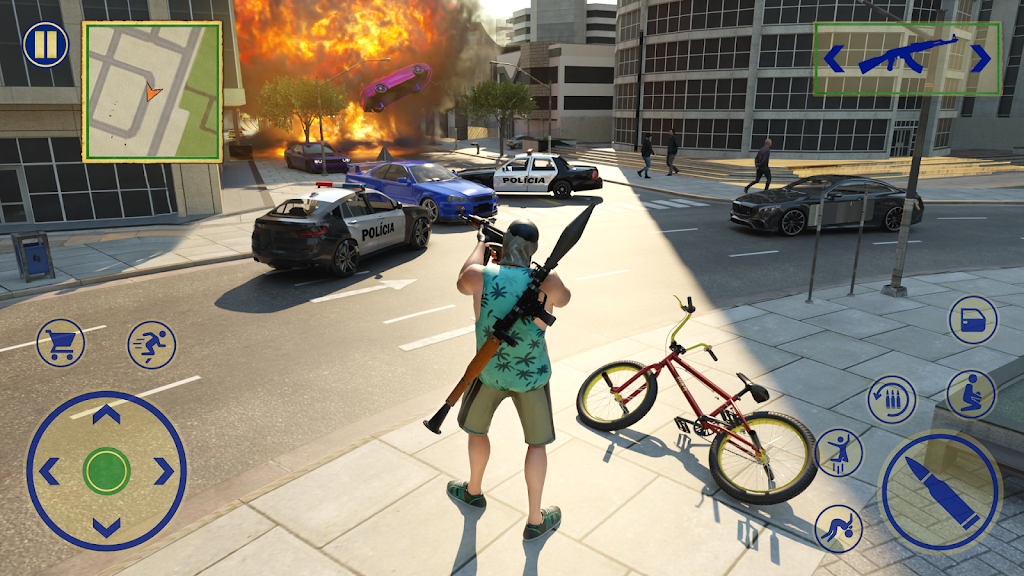Enter a vehicle with the car door button
Viewport: 1024px width, 576px height.
pyautogui.click(x=972, y=320)
